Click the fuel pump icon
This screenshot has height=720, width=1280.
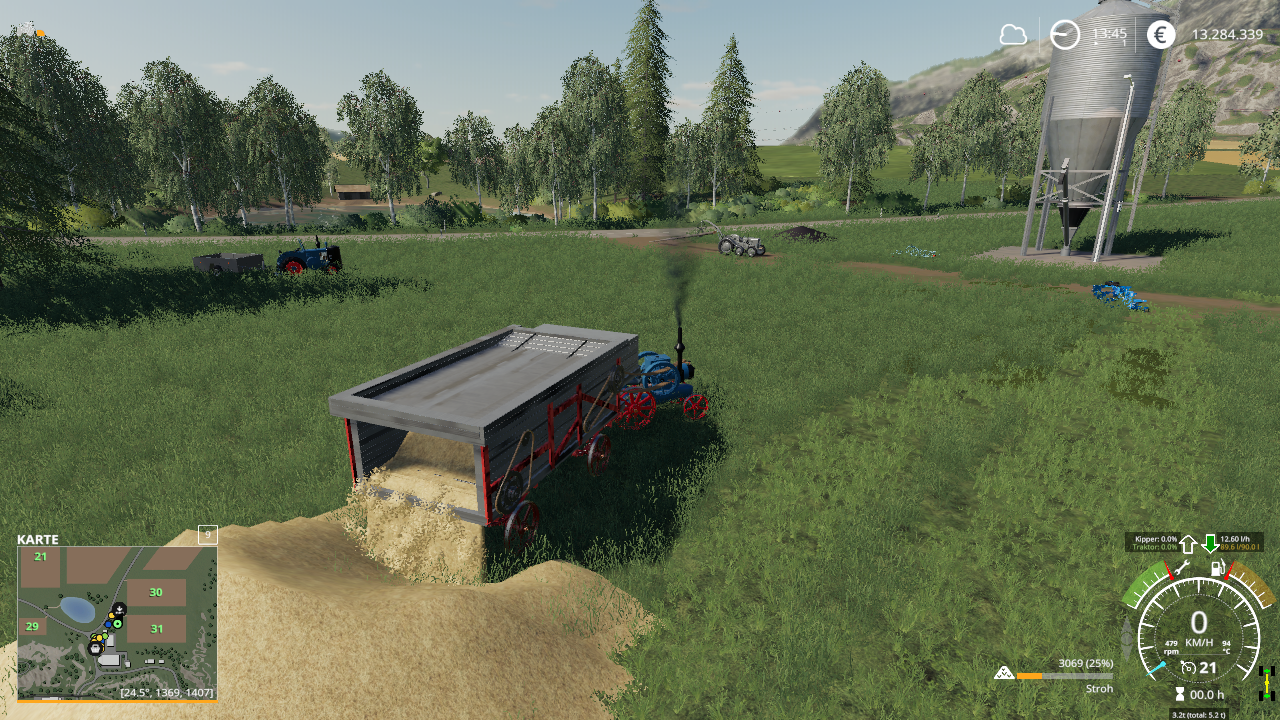tap(1218, 569)
